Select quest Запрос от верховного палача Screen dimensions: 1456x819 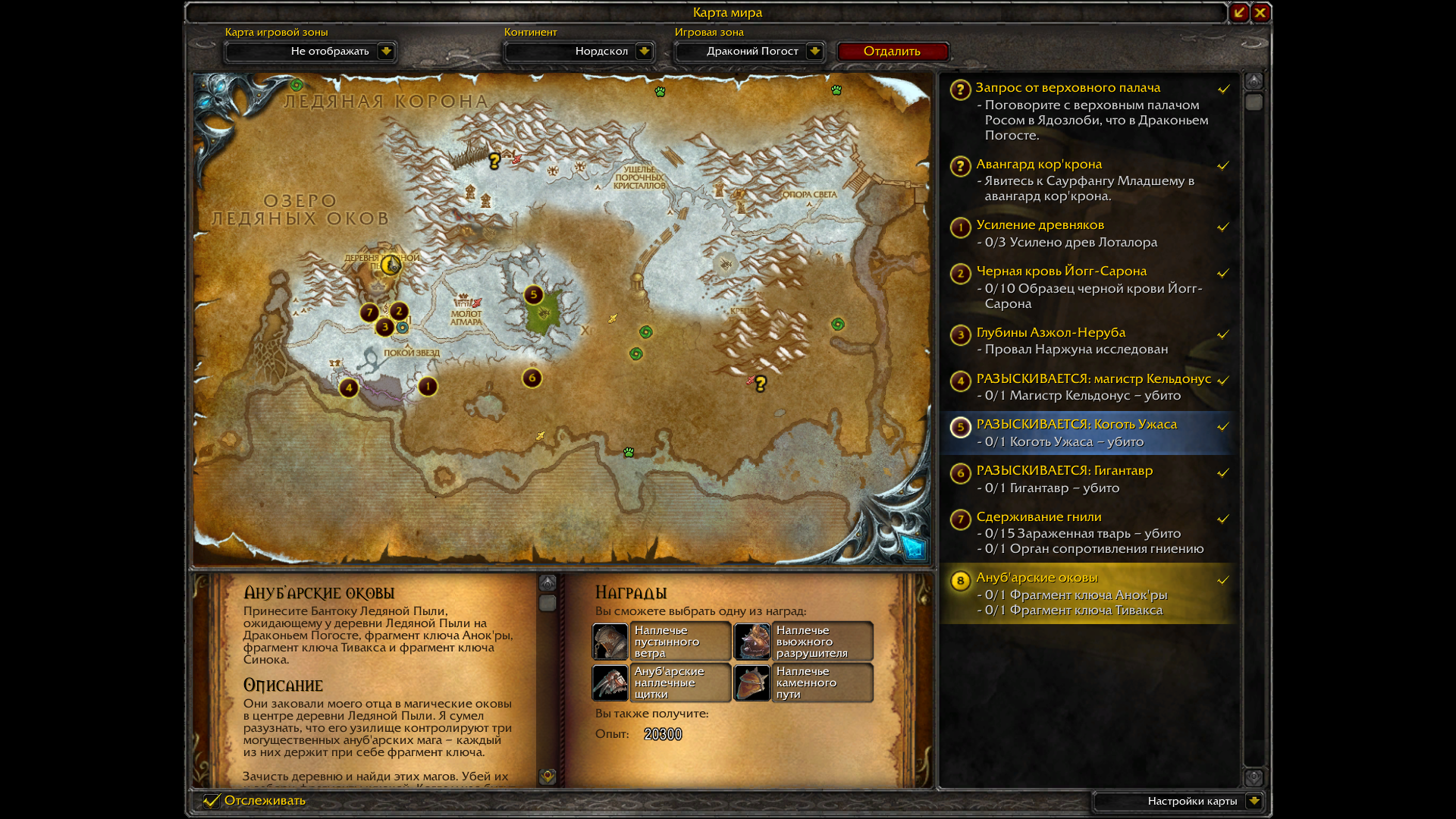coord(1068,88)
